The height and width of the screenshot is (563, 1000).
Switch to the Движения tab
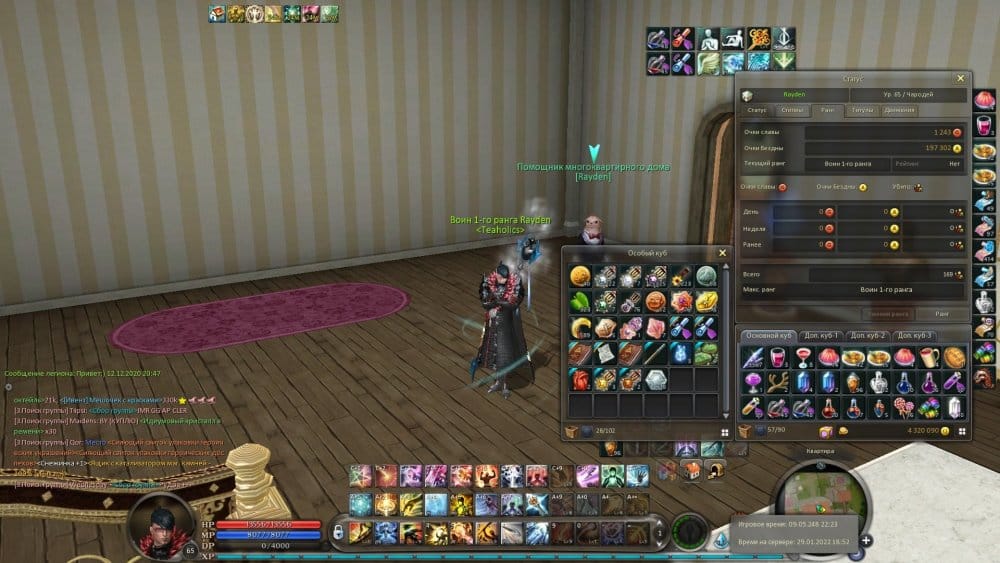click(x=899, y=110)
